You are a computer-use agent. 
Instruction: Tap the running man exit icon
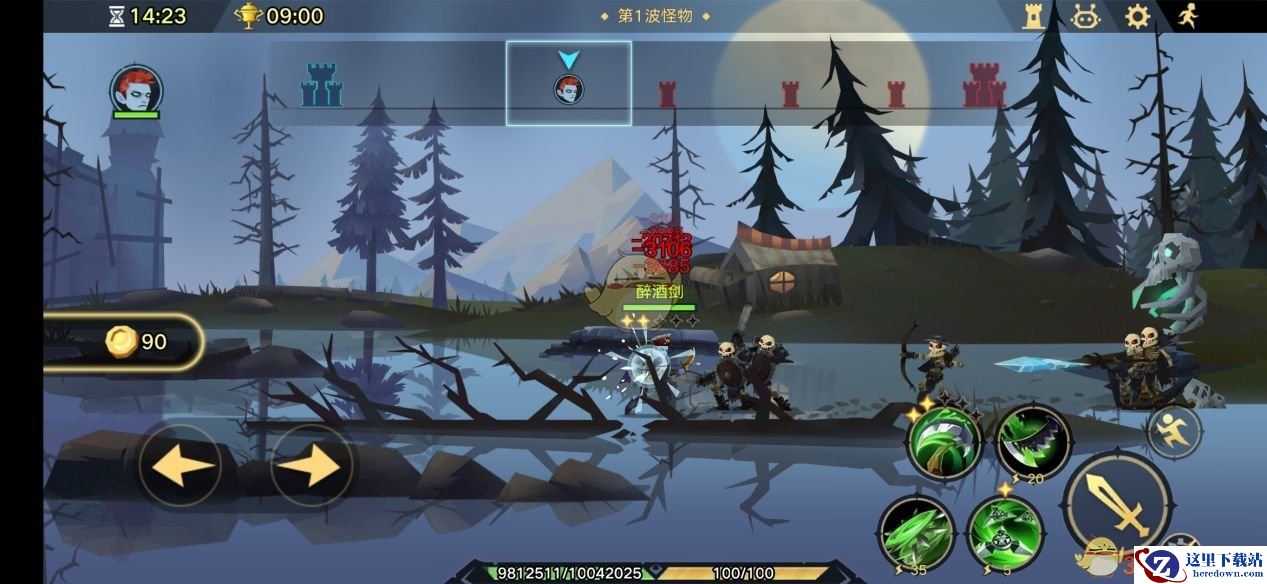point(1187,16)
